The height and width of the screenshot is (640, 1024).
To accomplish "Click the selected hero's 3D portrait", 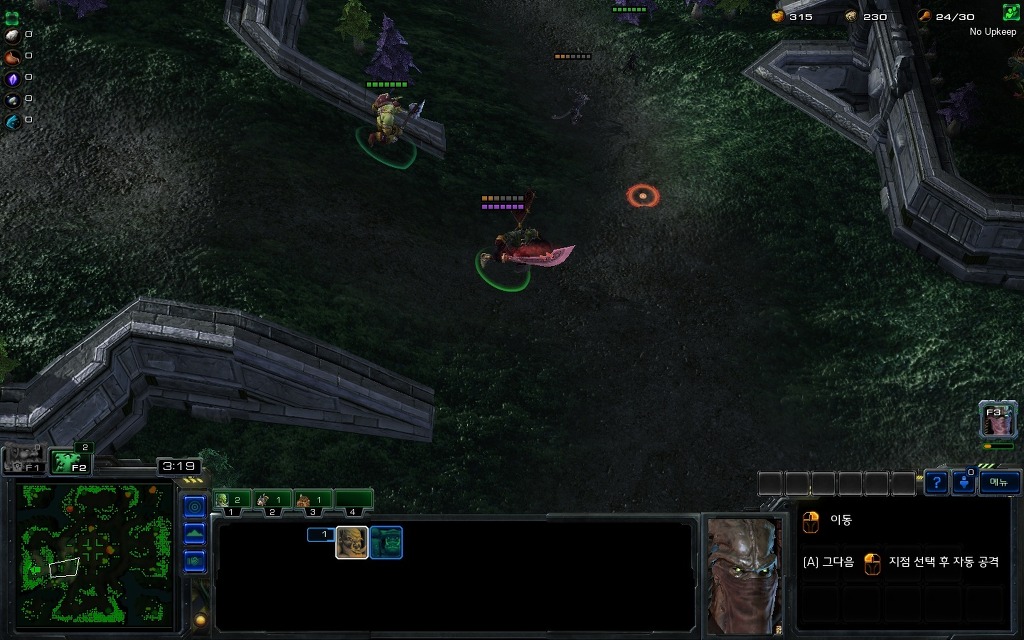I will pos(742,575).
